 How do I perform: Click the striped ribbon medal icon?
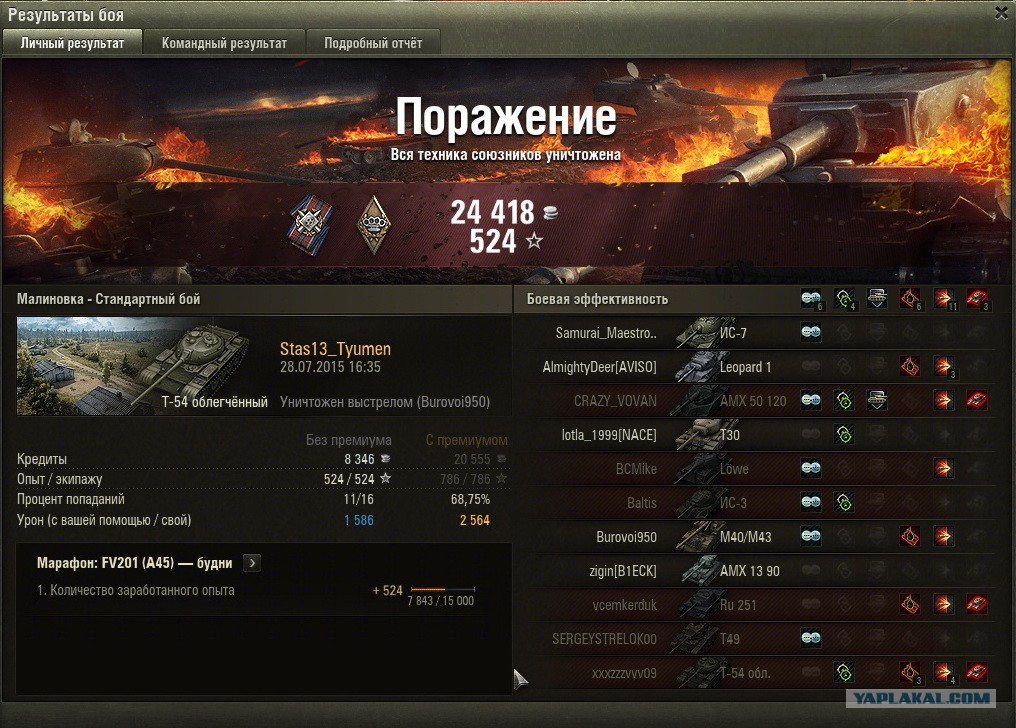pos(310,226)
